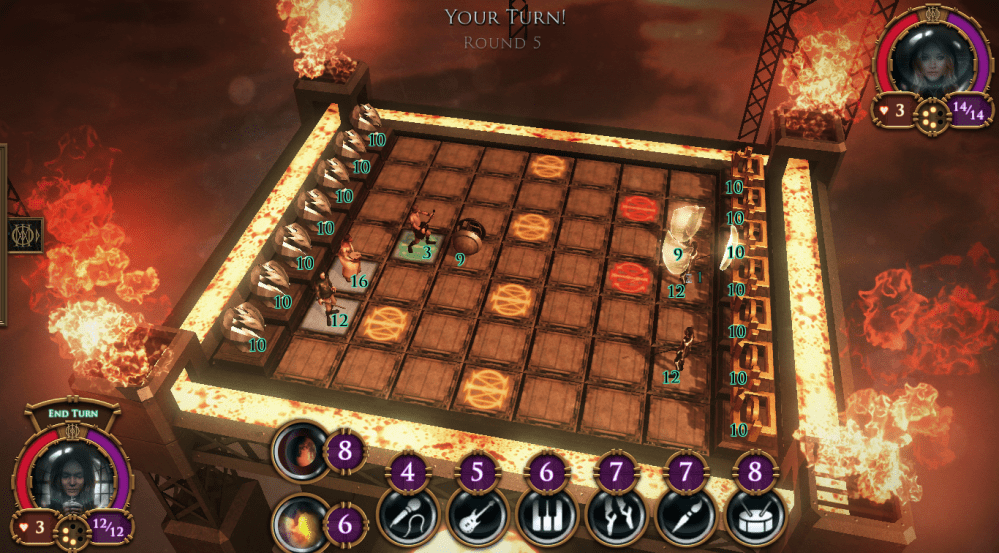
Task: Pick the piano keyboard unit card
Action: (x=545, y=515)
